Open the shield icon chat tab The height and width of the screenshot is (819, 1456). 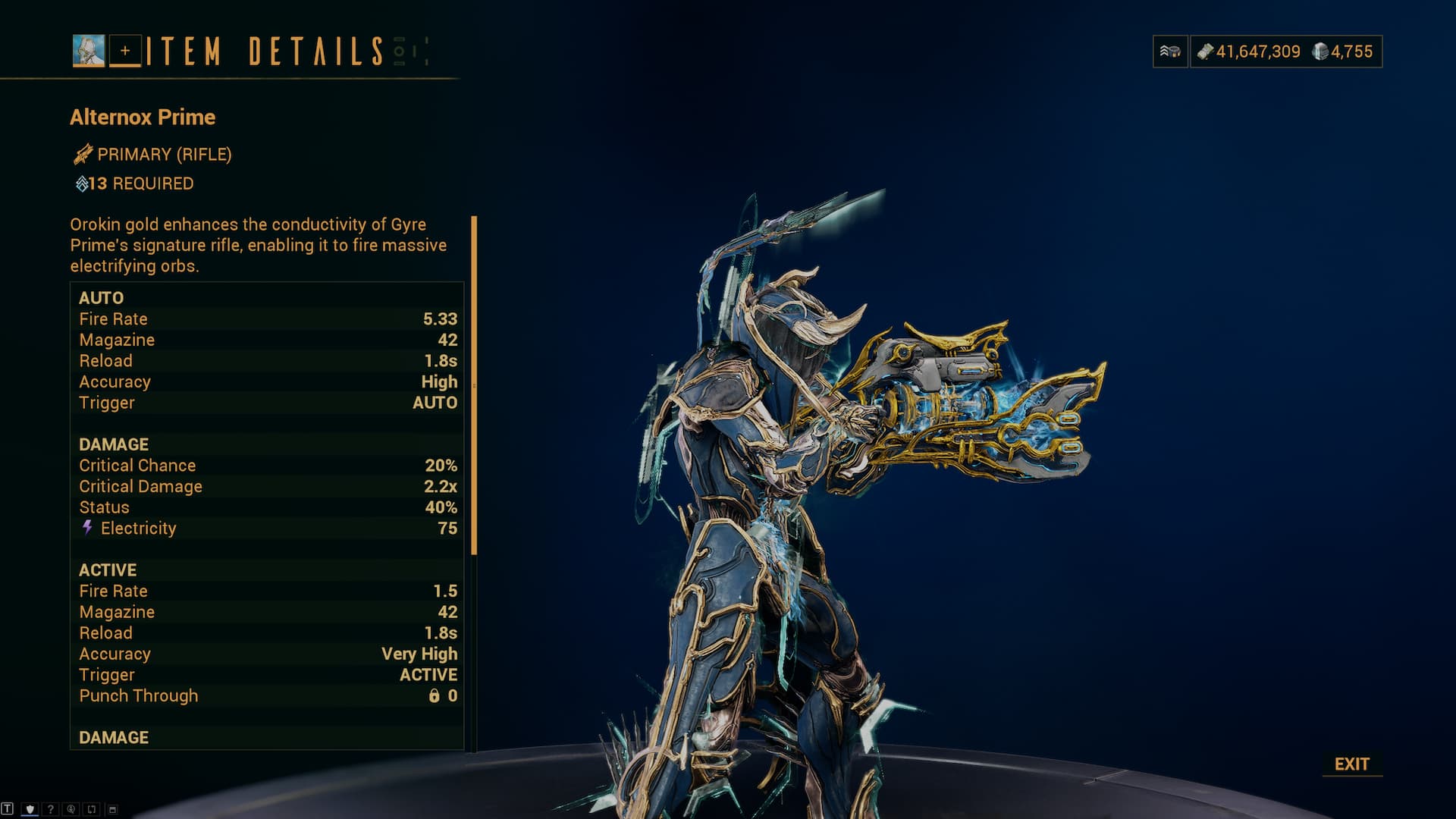tap(30, 809)
